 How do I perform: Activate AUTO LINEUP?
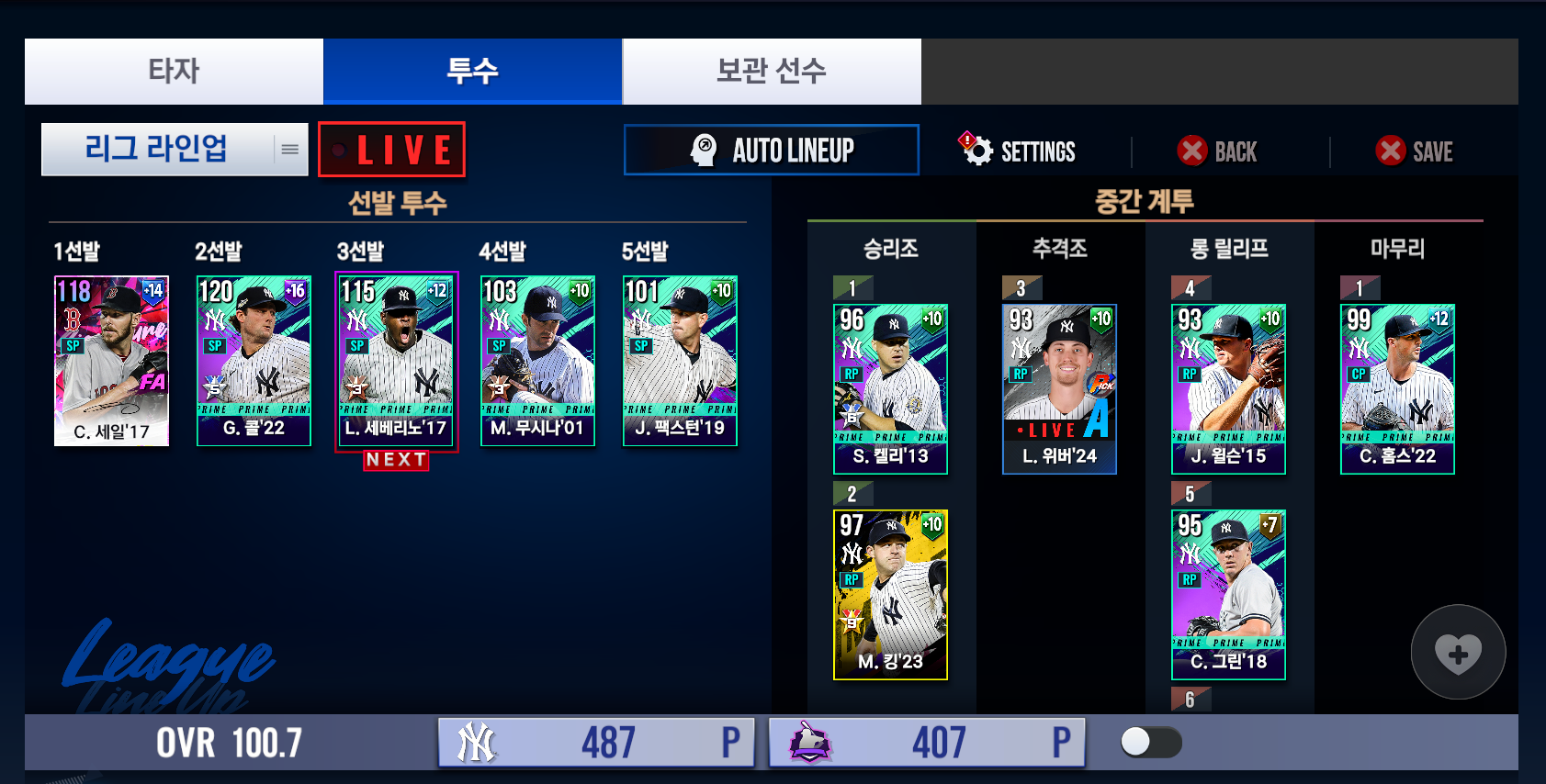point(772,150)
